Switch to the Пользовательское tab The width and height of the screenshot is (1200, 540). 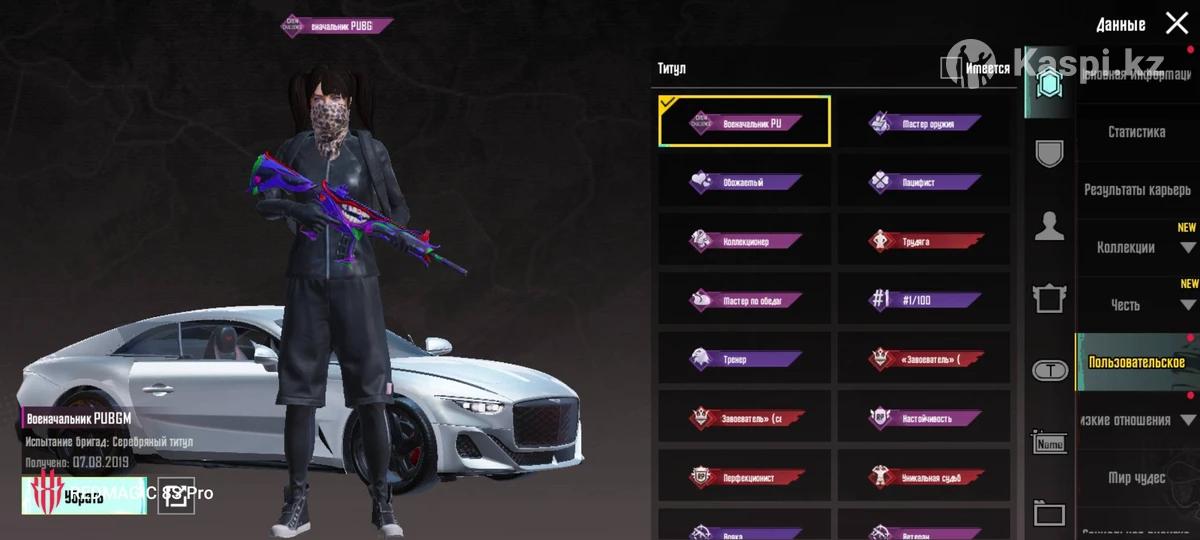click(1136, 362)
